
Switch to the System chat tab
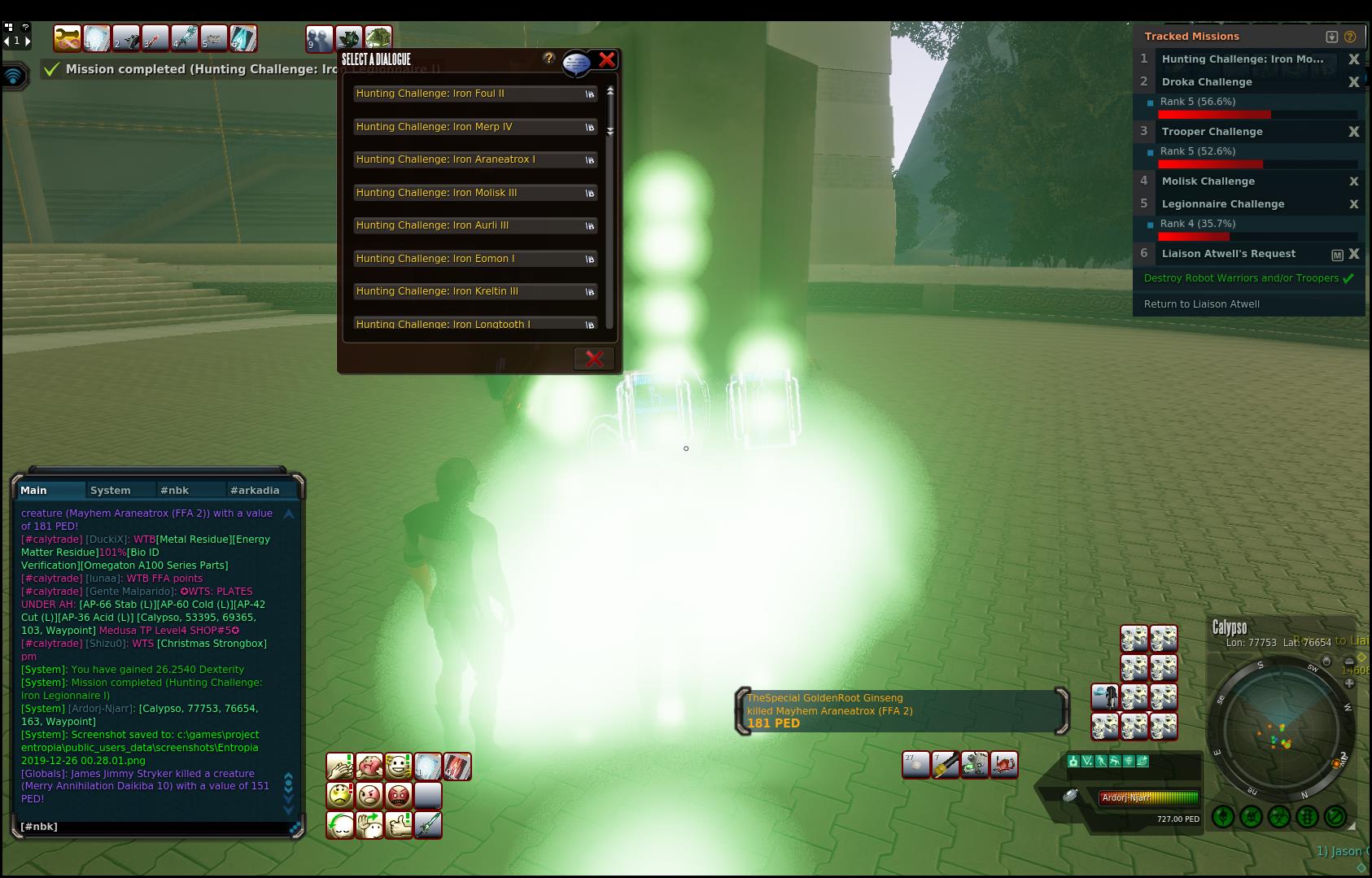[x=111, y=490]
